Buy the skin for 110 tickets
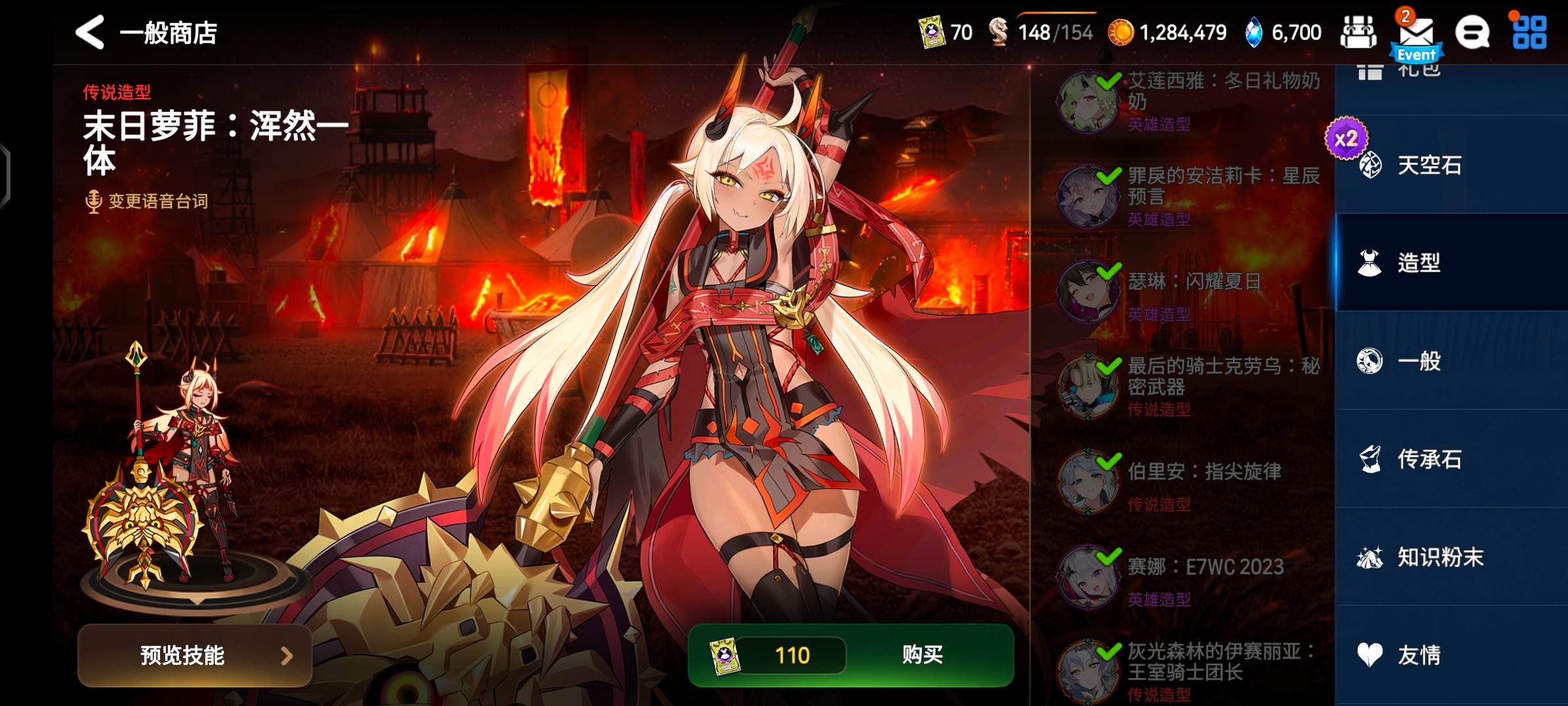1568x706 pixels. [x=921, y=654]
